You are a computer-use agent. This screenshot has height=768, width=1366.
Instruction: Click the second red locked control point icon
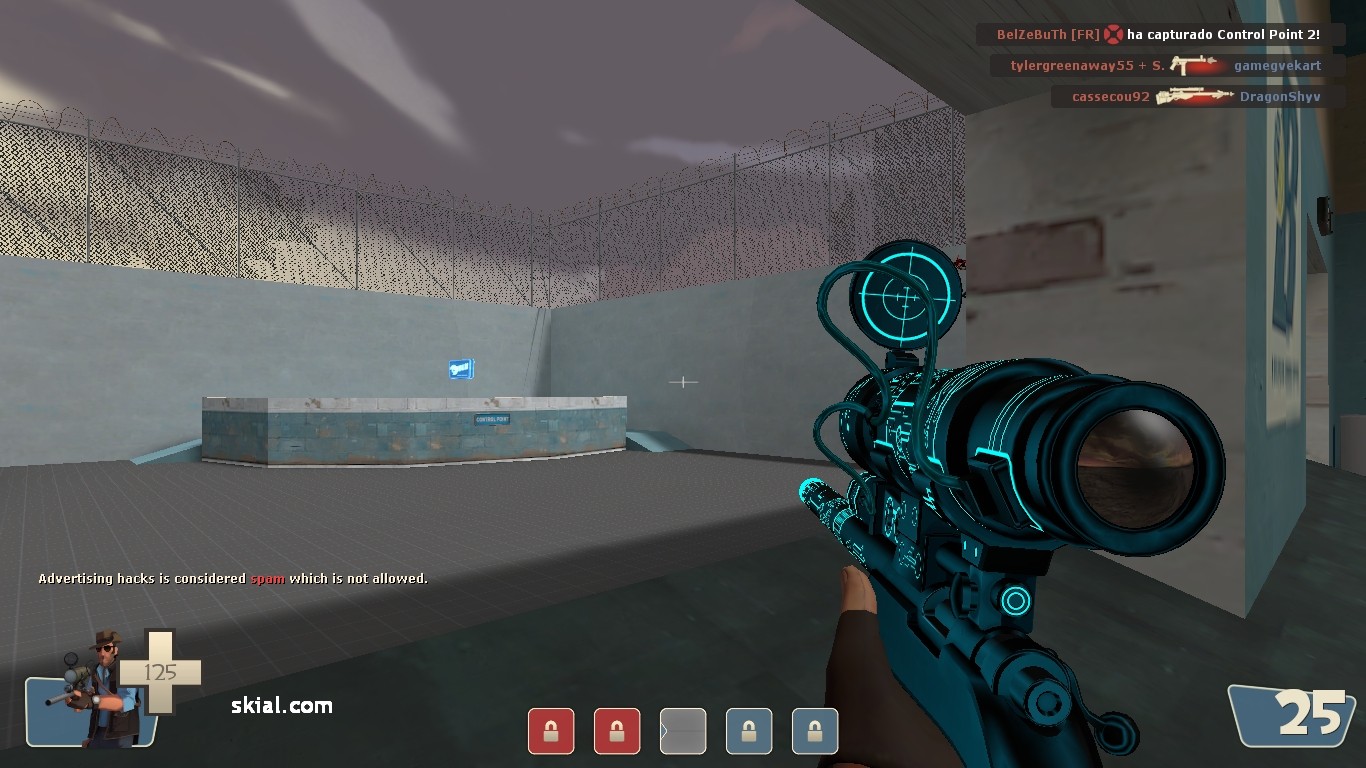coord(617,731)
